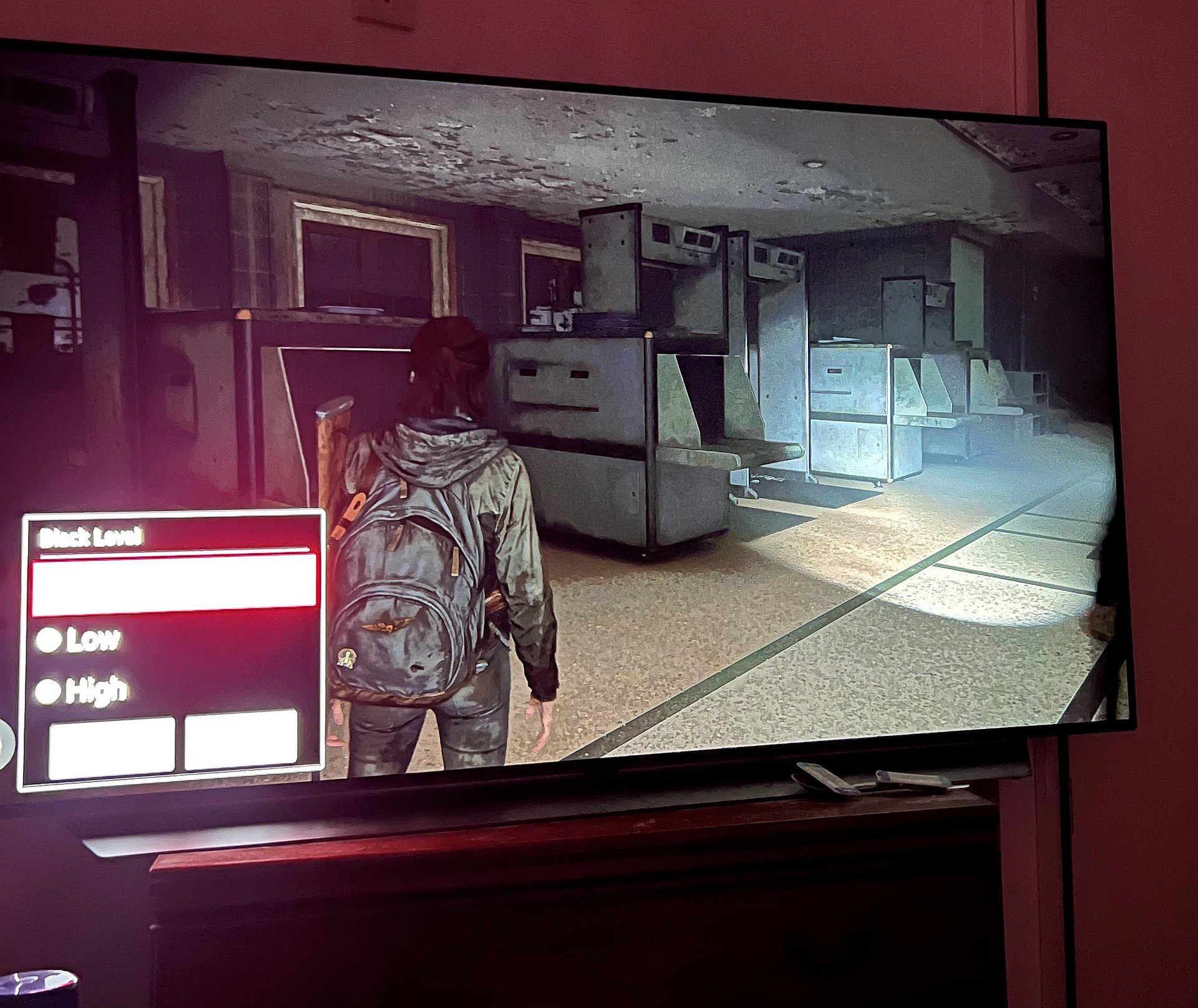Select the Low black level option

[49, 640]
